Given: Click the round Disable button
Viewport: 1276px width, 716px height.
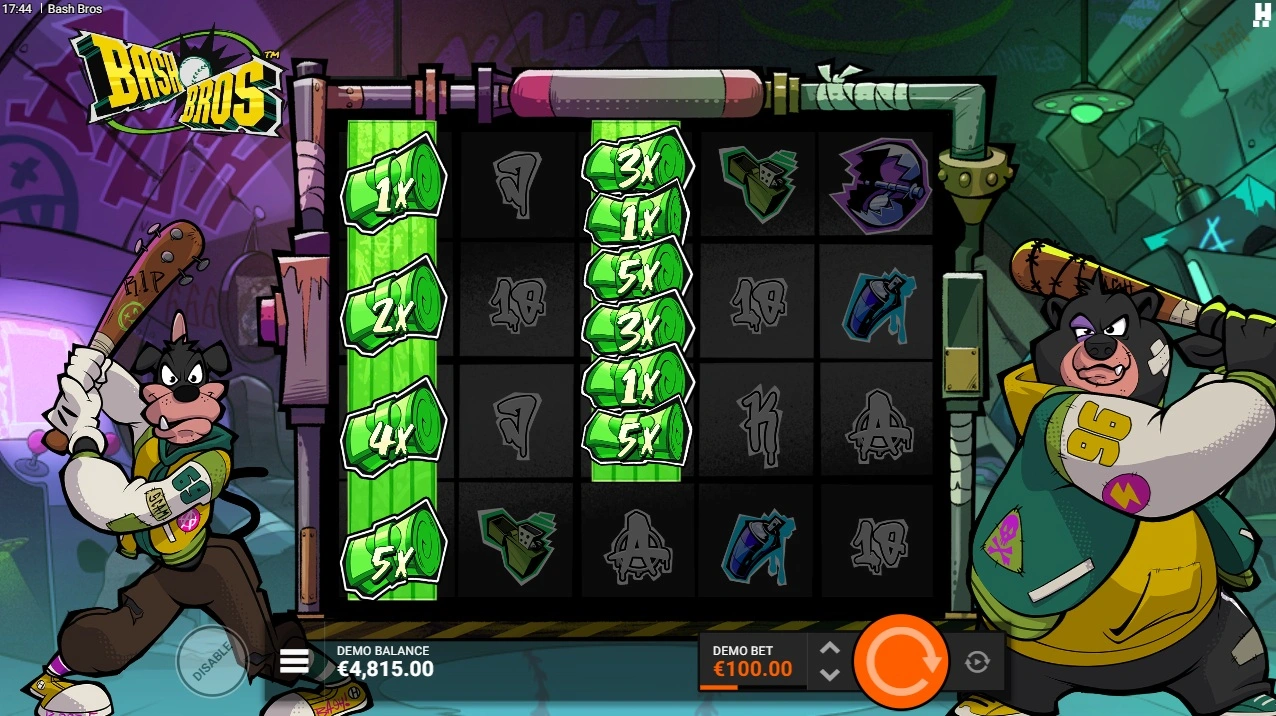Looking at the screenshot, I should (x=211, y=660).
